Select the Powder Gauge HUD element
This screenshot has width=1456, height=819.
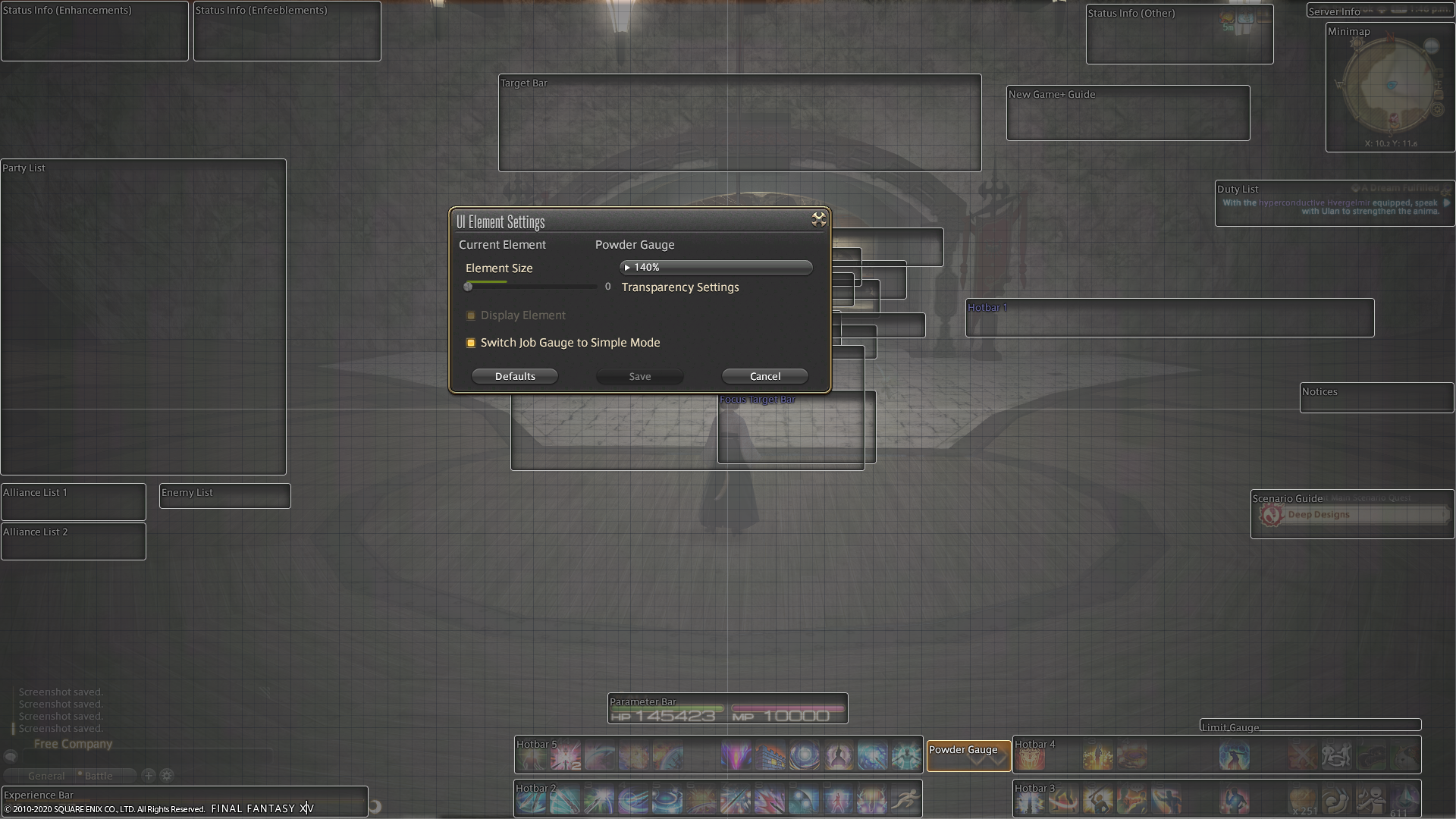pos(968,755)
